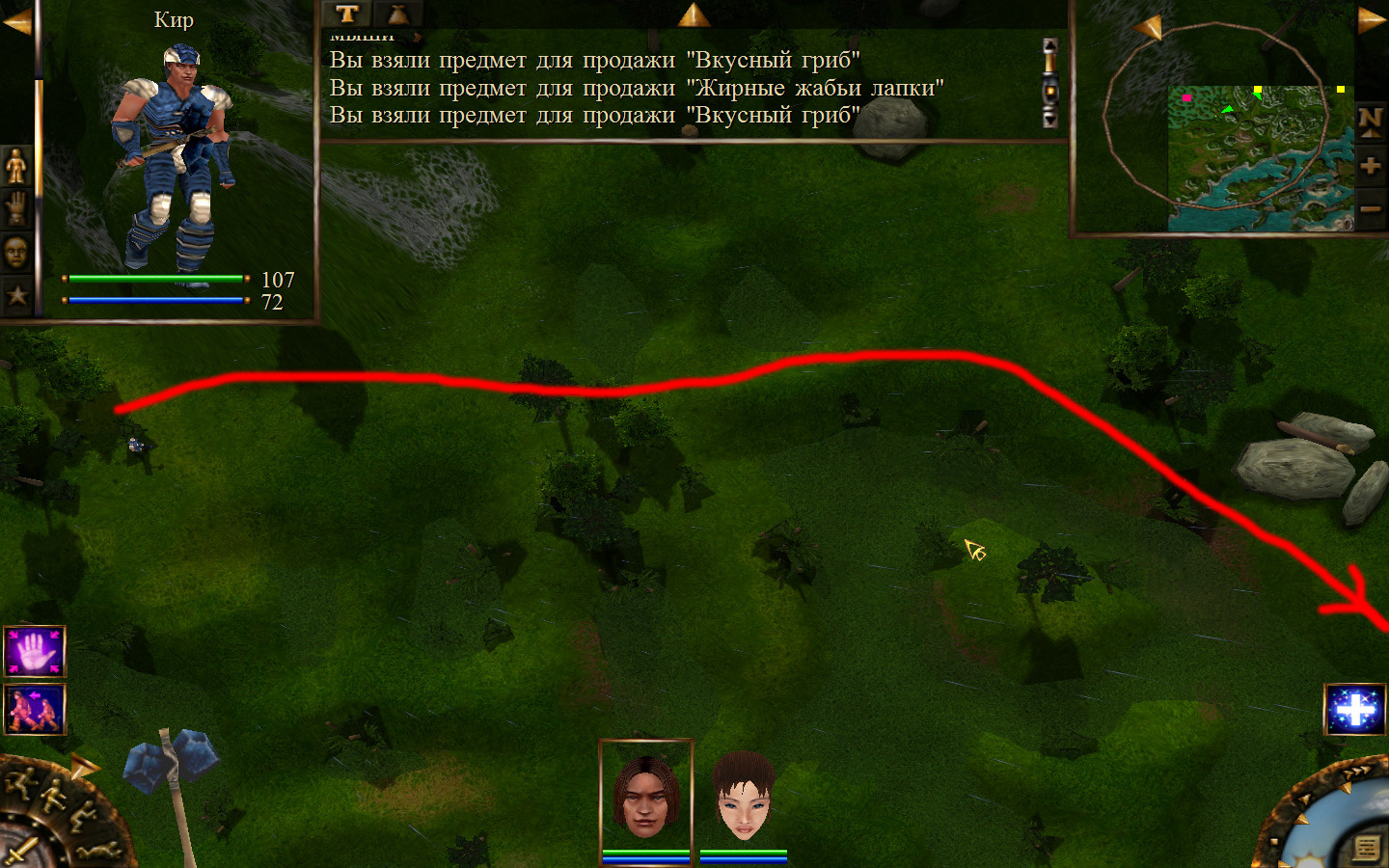
Task: Click the minimap terrain view
Action: click(x=1254, y=159)
